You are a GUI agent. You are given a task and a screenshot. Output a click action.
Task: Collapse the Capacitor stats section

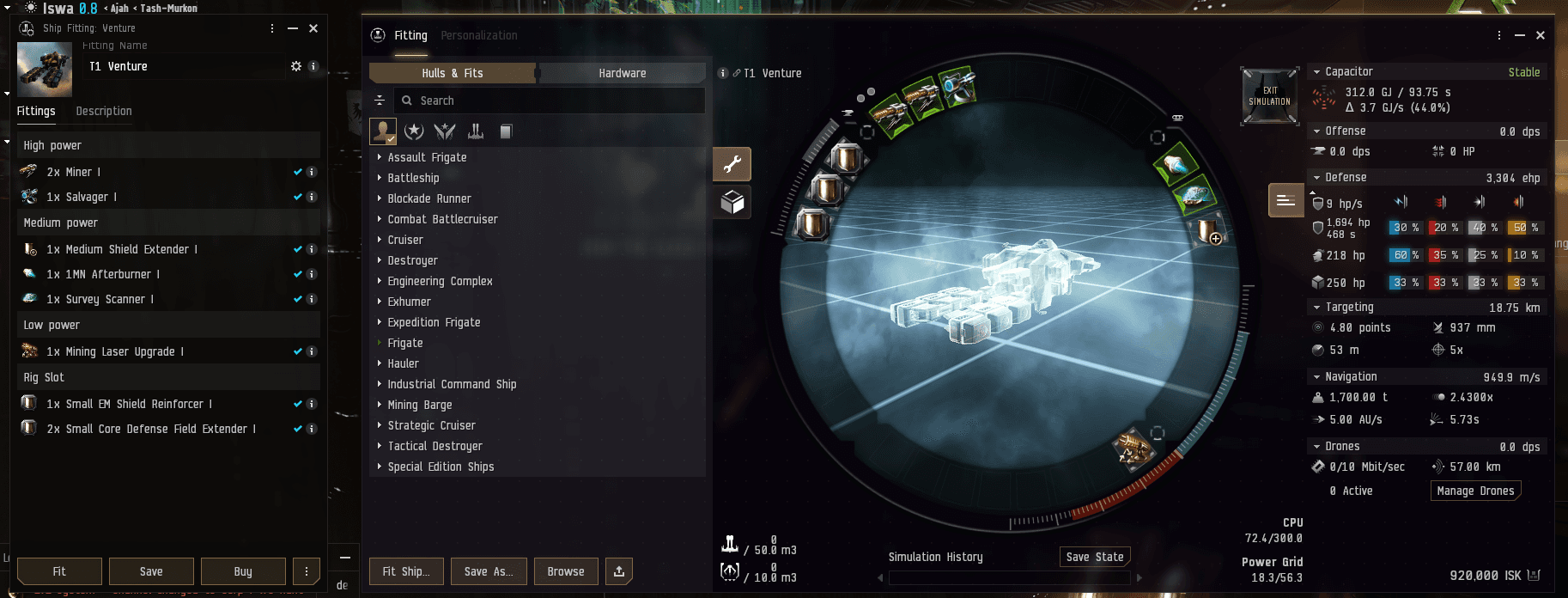click(1317, 72)
